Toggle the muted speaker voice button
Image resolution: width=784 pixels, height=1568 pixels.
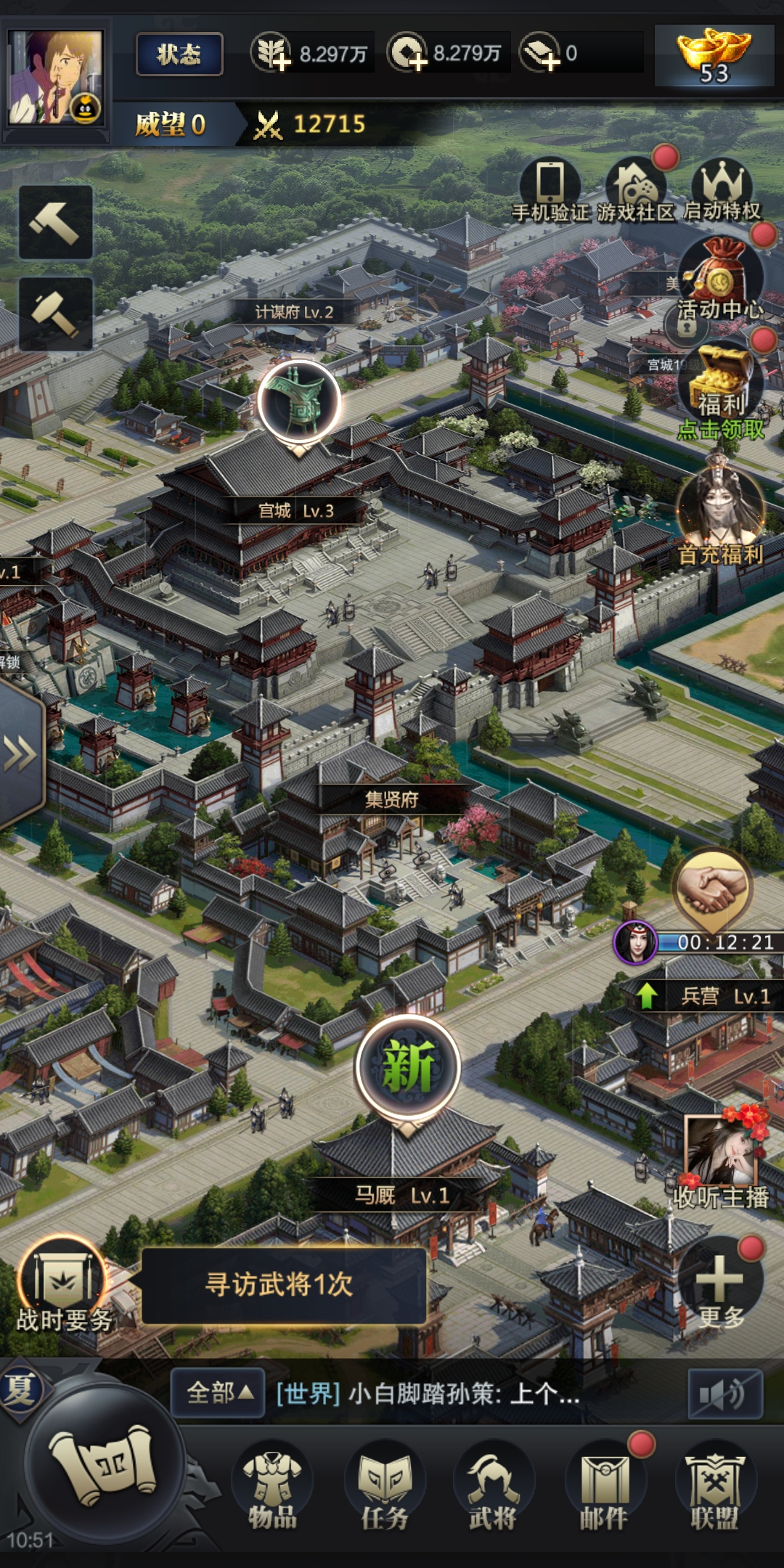[724, 1394]
